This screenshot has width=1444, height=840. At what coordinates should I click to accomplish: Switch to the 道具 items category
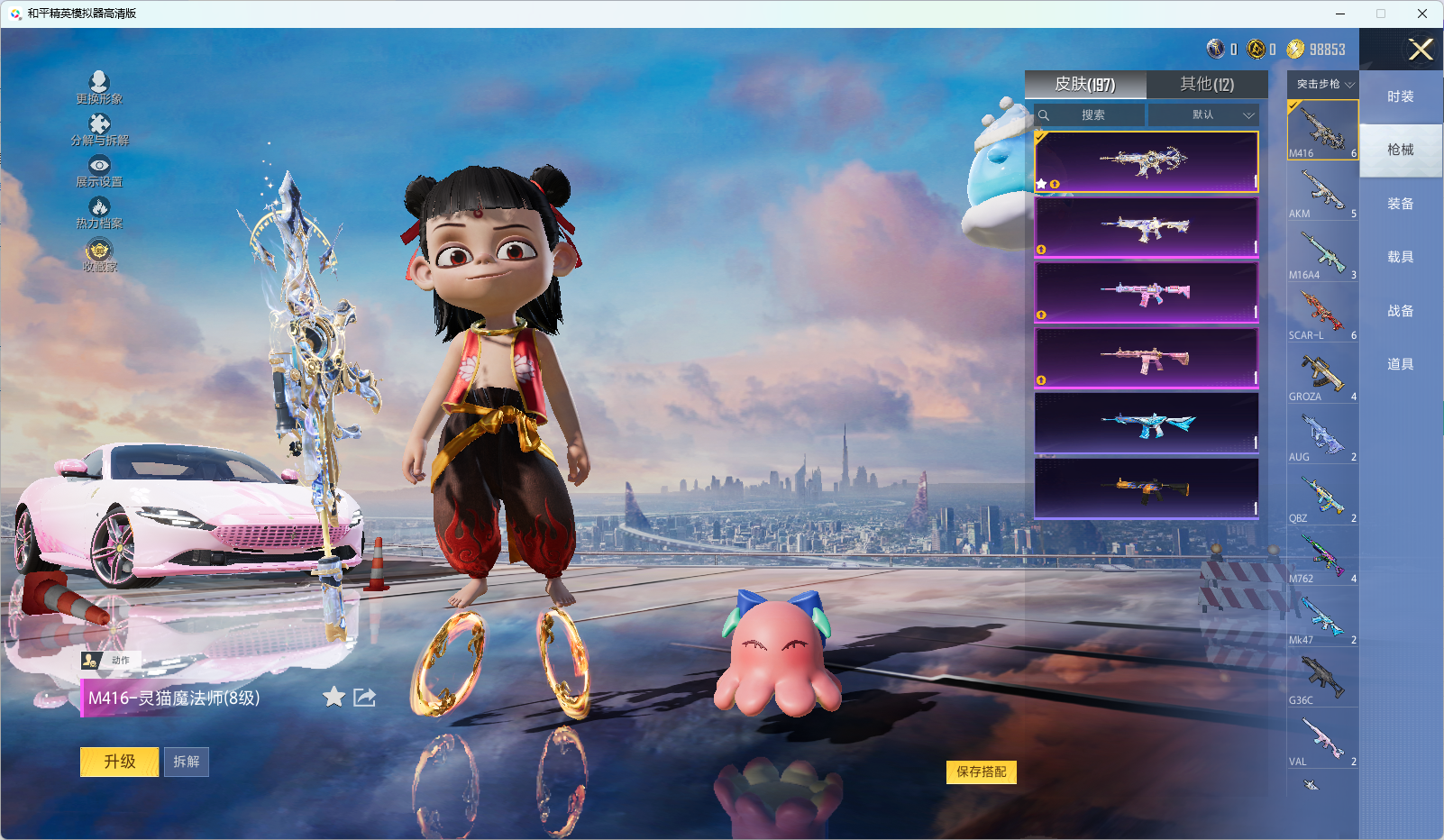click(1400, 364)
